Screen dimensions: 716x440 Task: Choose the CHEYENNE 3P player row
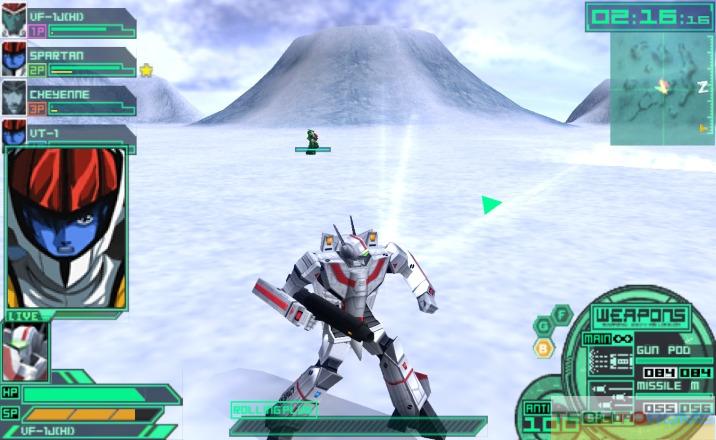[x=70, y=99]
